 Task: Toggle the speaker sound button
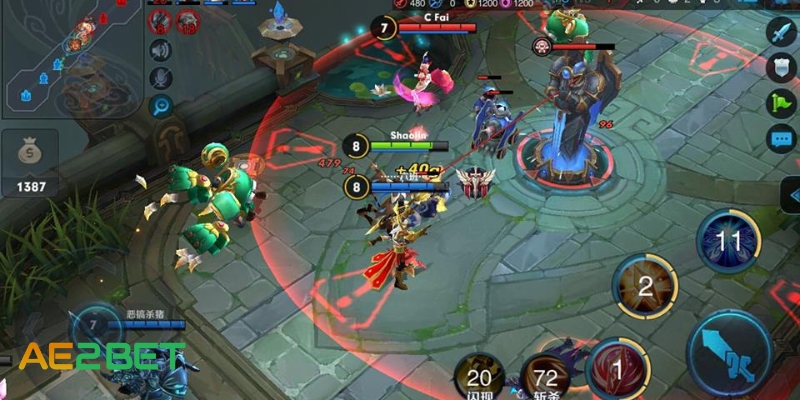[160, 50]
